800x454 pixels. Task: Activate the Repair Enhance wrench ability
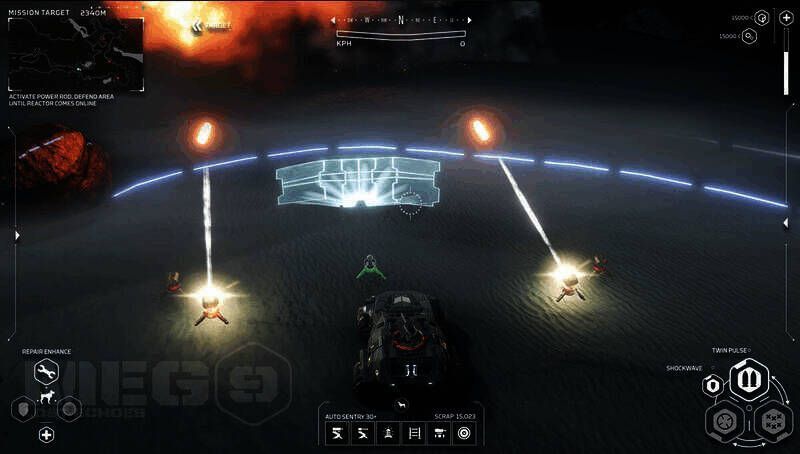point(46,373)
